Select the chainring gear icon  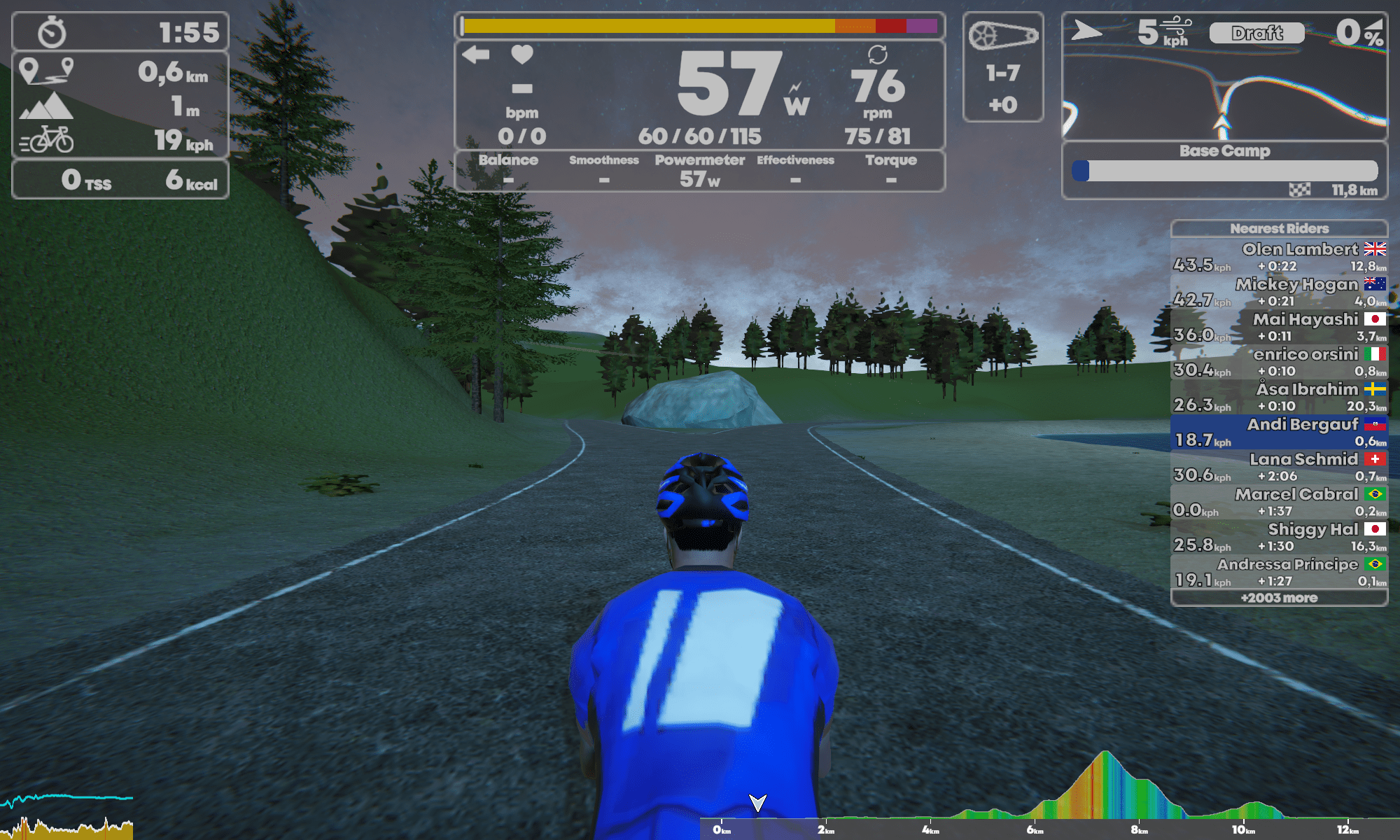pos(1002,35)
